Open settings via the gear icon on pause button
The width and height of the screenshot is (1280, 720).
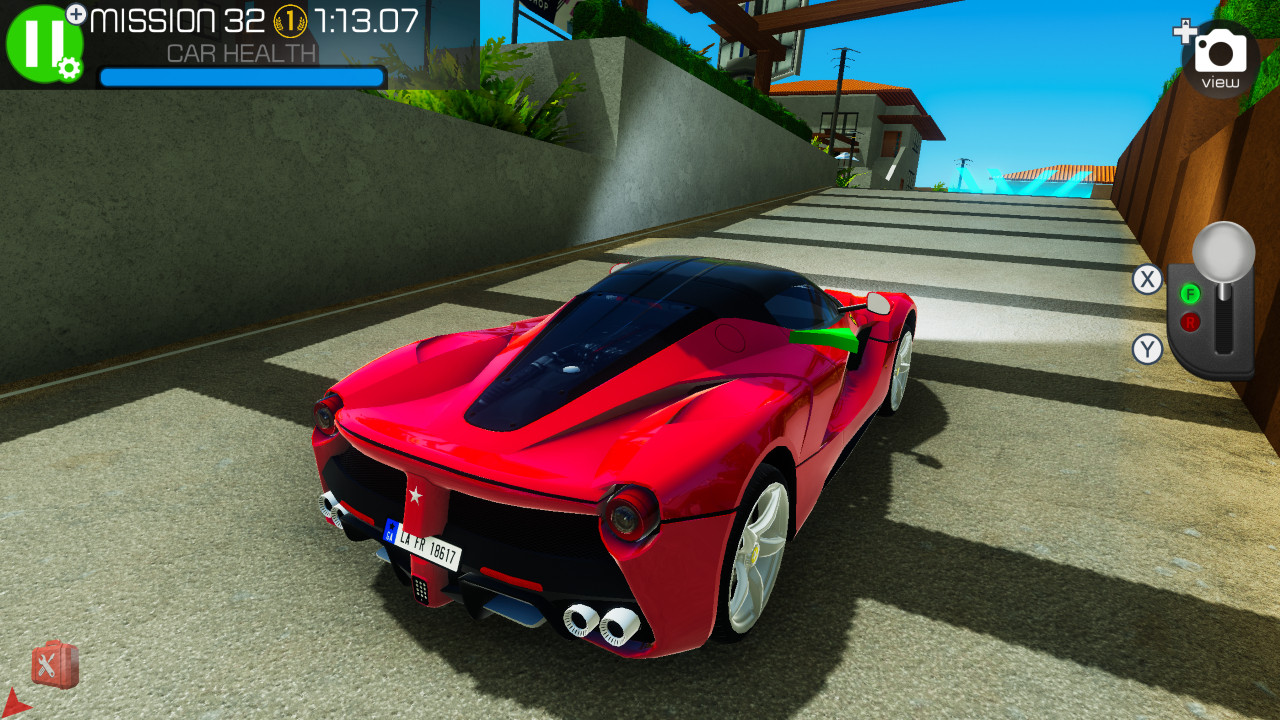click(x=69, y=68)
